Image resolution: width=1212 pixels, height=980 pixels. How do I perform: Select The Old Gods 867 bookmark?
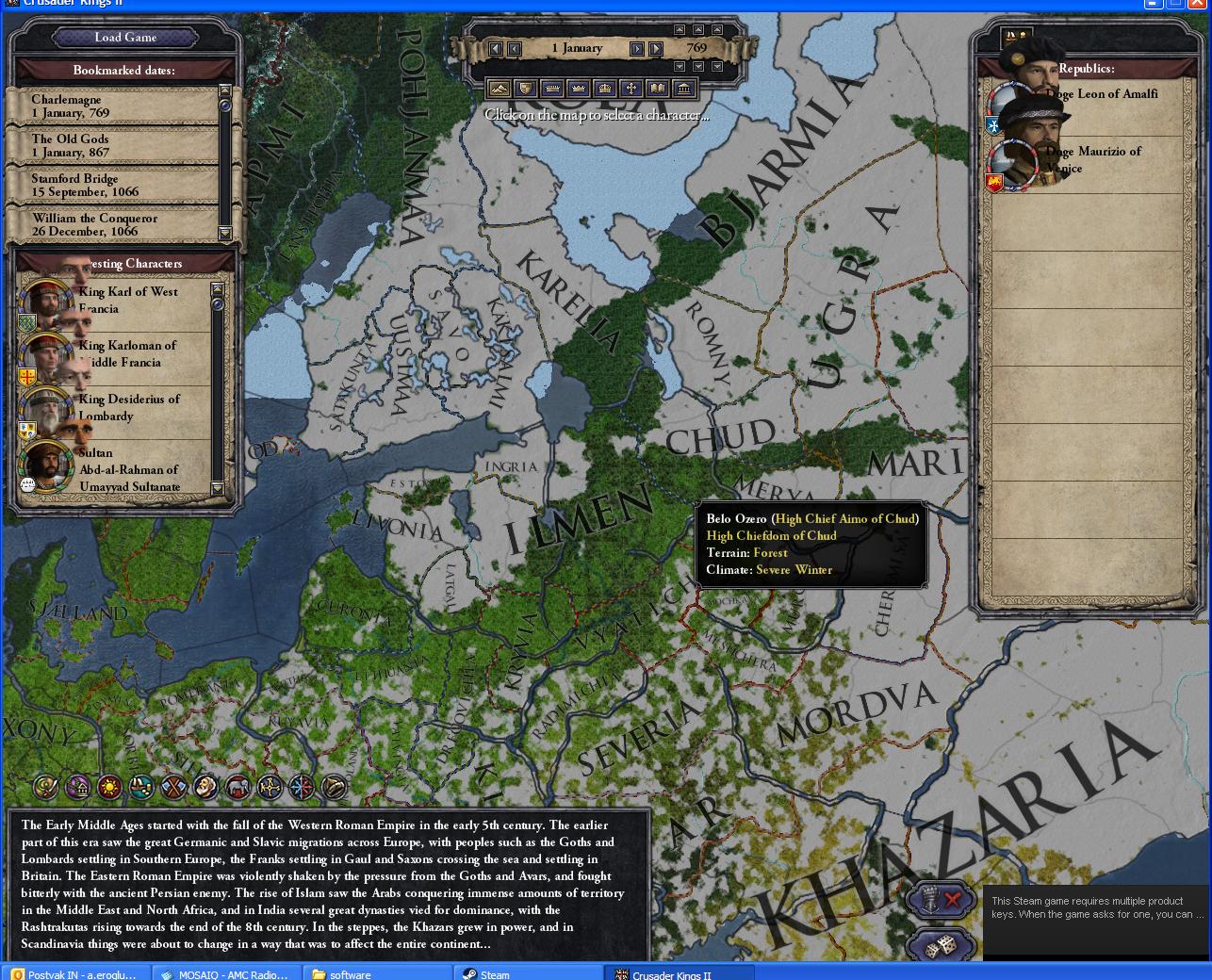[123, 146]
